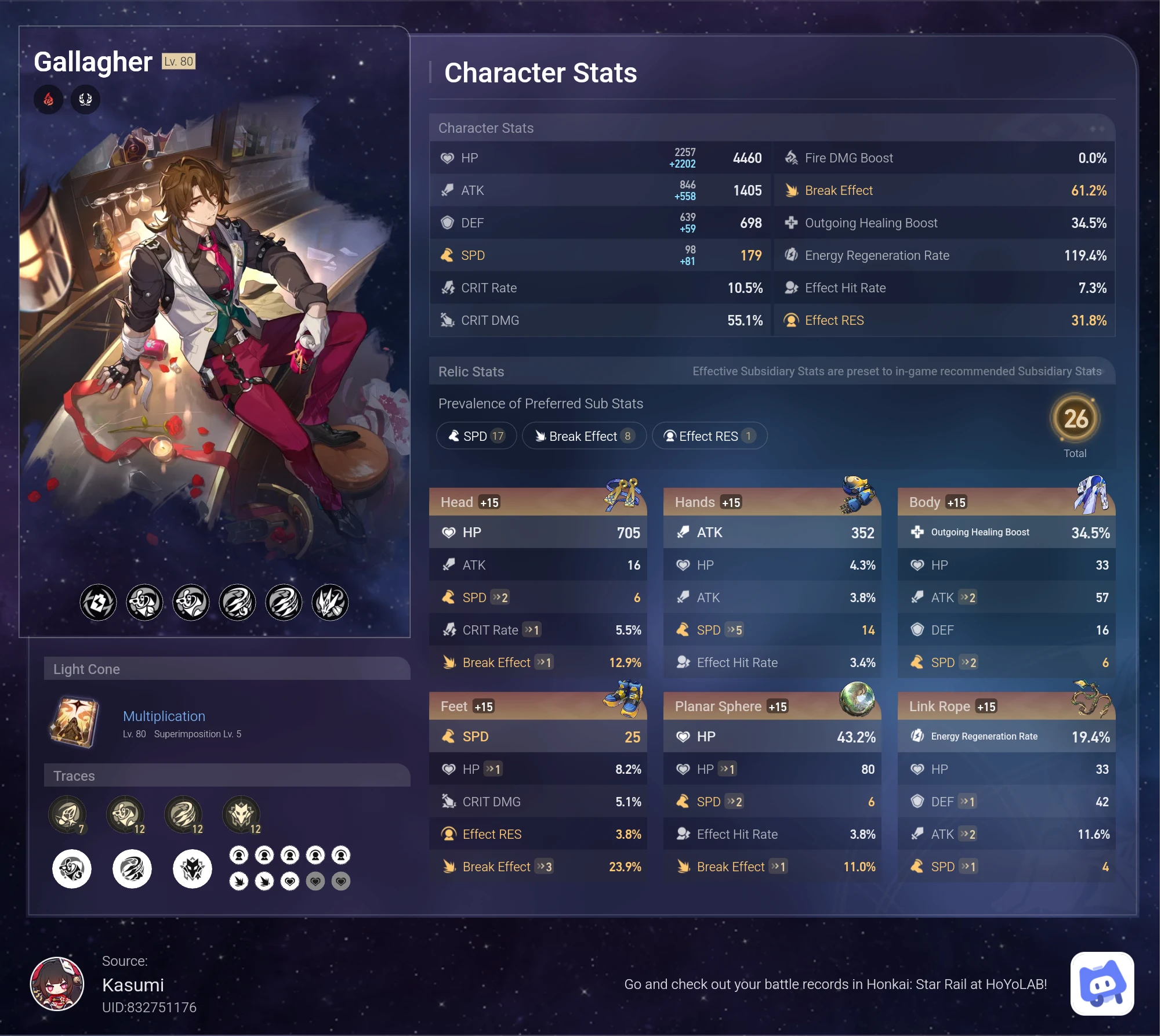Expand the SPD roll indicator in the Hands relic
1161x1036 pixels.
click(x=734, y=630)
